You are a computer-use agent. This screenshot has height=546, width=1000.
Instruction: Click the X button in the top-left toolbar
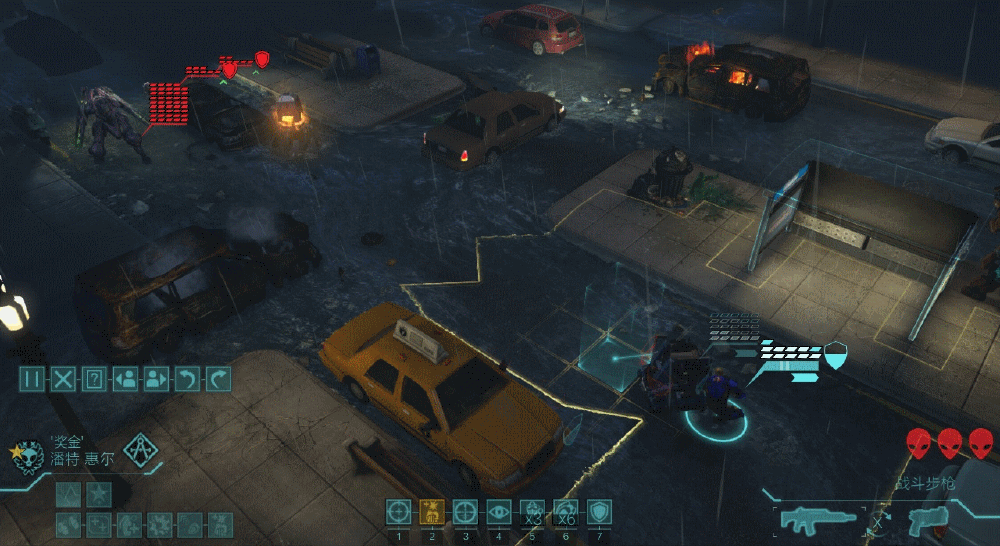63,378
